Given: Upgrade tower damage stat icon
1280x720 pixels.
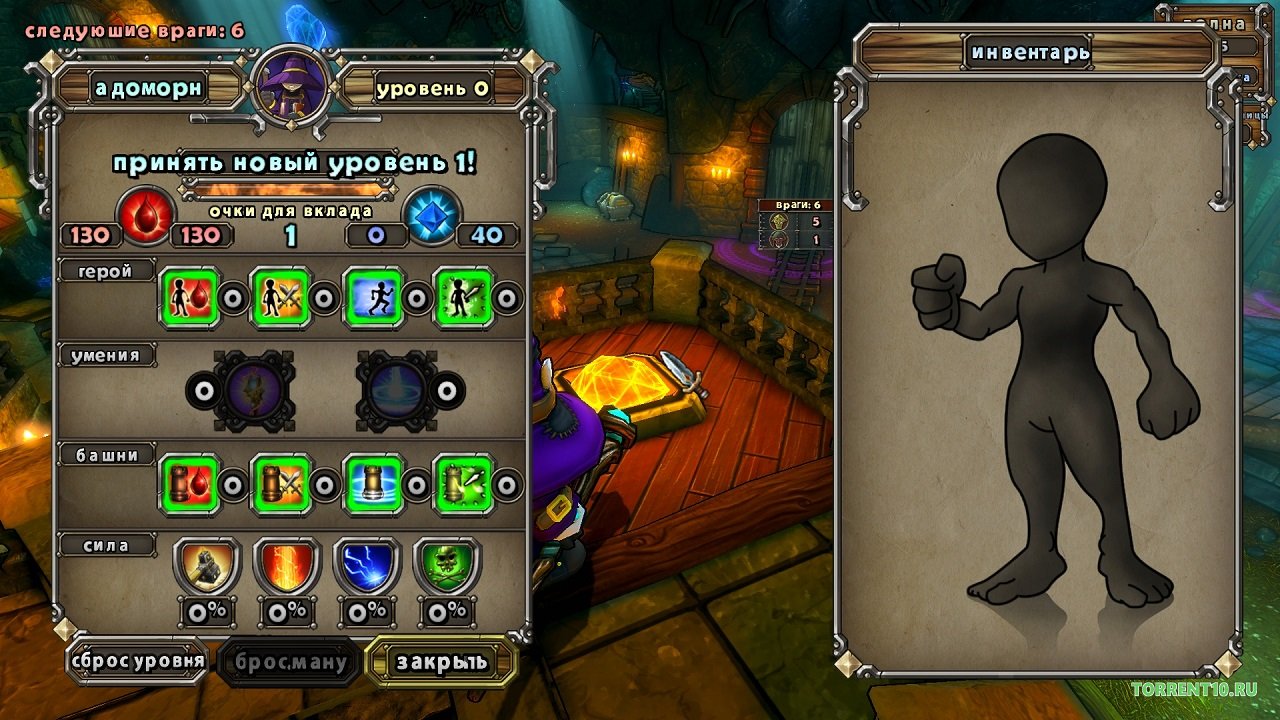Looking at the screenshot, I should pos(280,484).
